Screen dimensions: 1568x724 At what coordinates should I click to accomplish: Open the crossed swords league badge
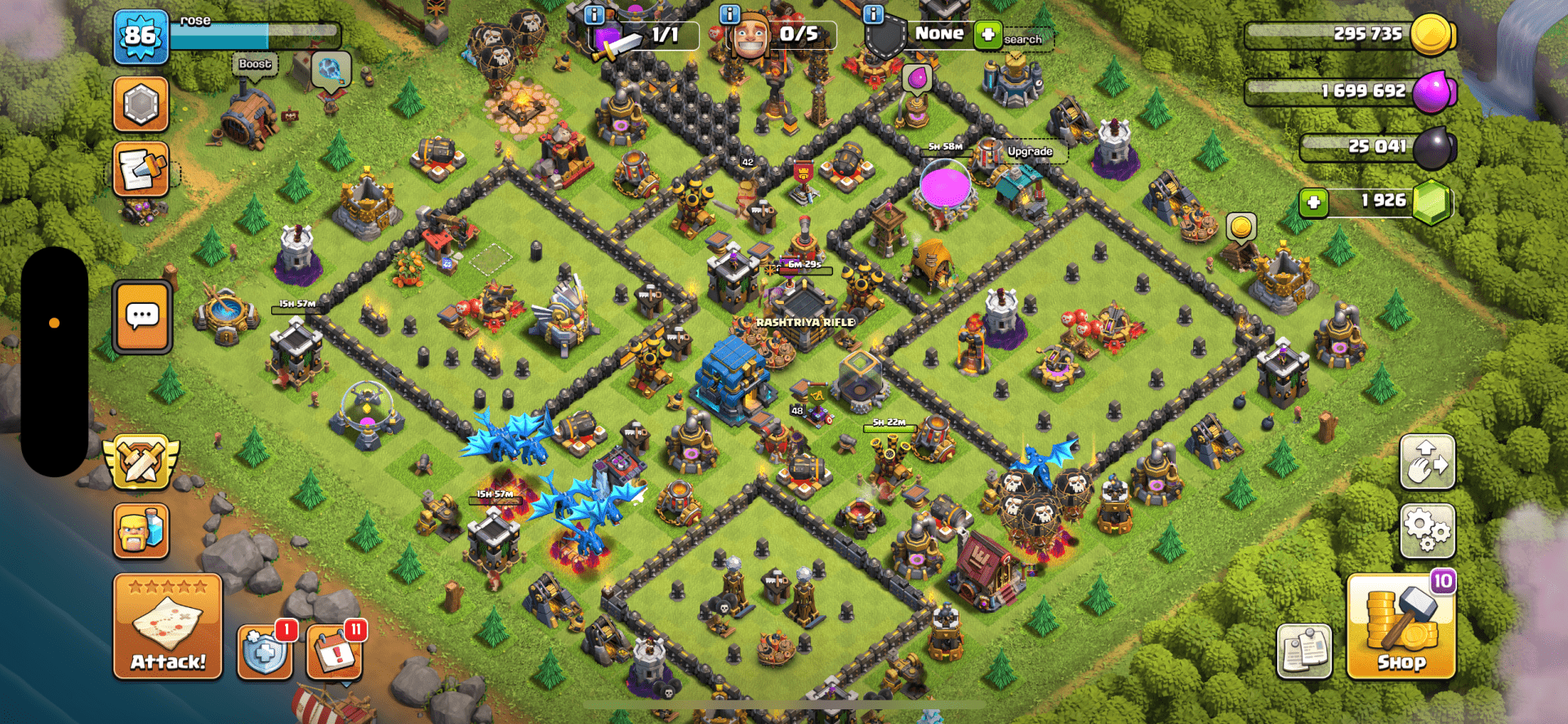[140, 463]
